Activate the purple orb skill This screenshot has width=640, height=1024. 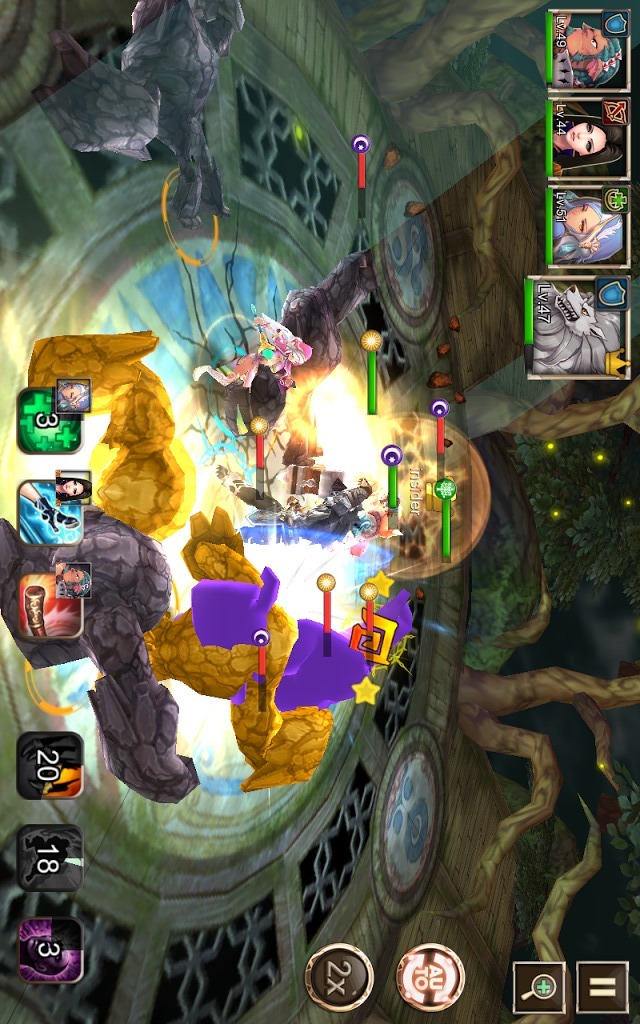click(49, 949)
